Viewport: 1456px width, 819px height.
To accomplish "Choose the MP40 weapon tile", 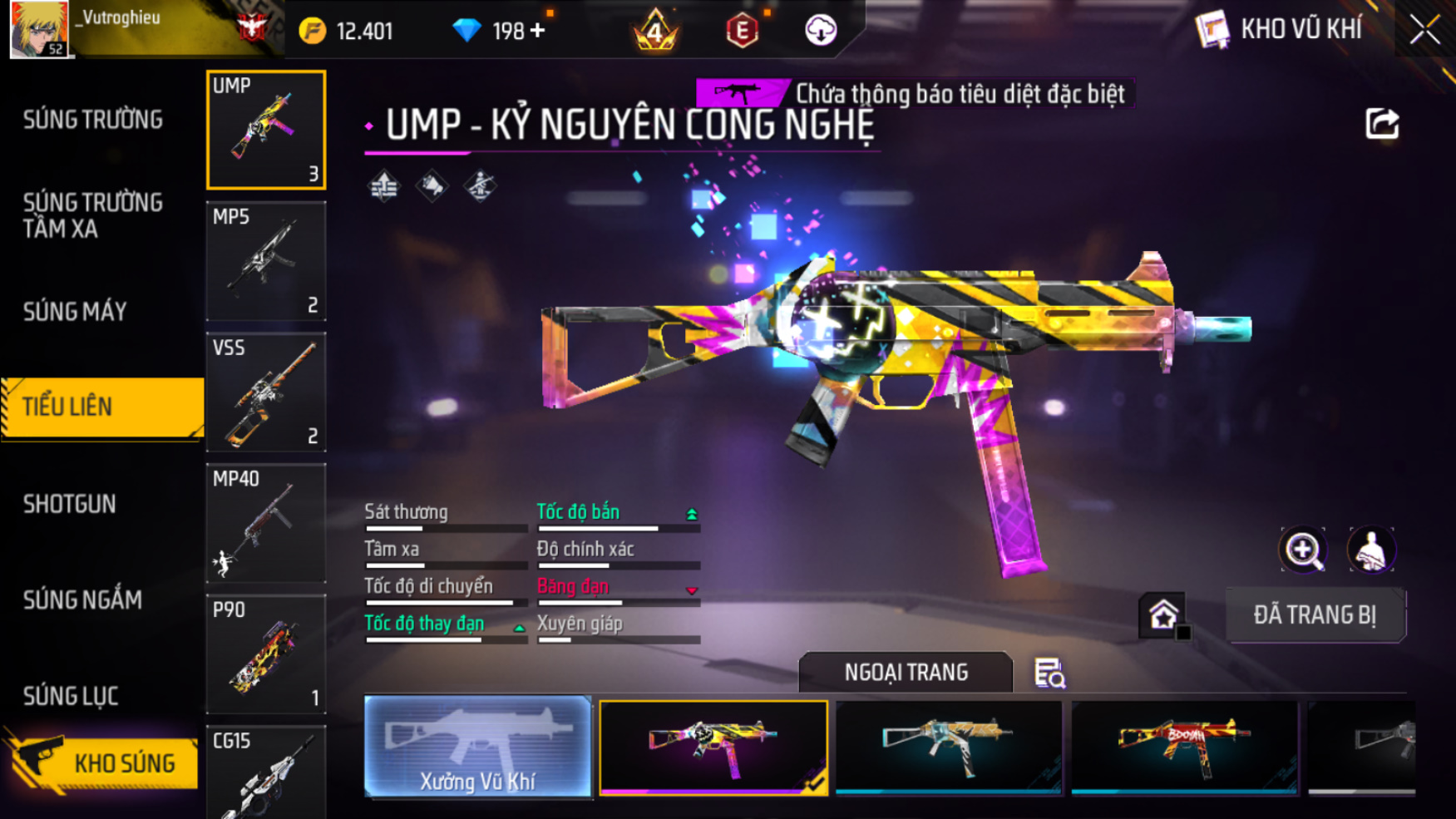I will tap(266, 523).
